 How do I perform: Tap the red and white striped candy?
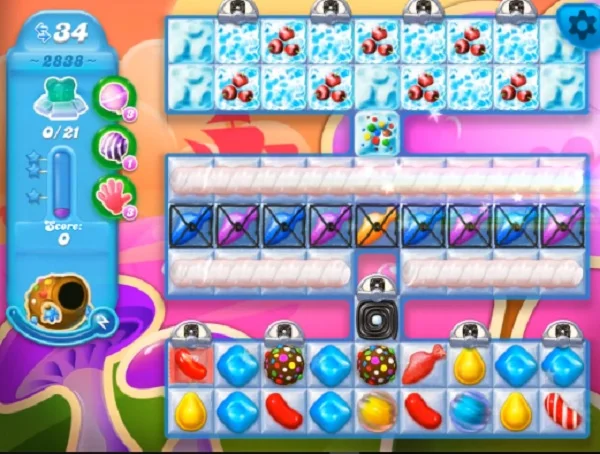click(x=562, y=408)
